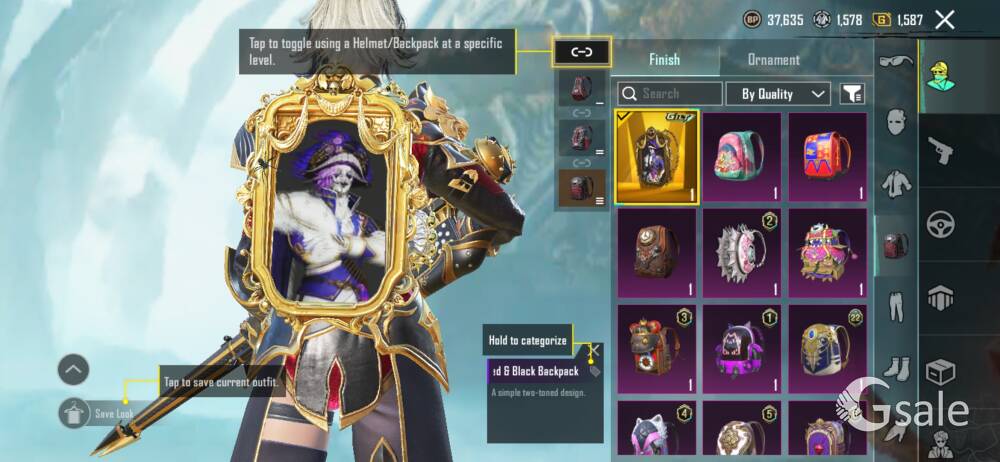Select the purple cat-eared backpack
This screenshot has width=1000, height=462.
coord(741,348)
